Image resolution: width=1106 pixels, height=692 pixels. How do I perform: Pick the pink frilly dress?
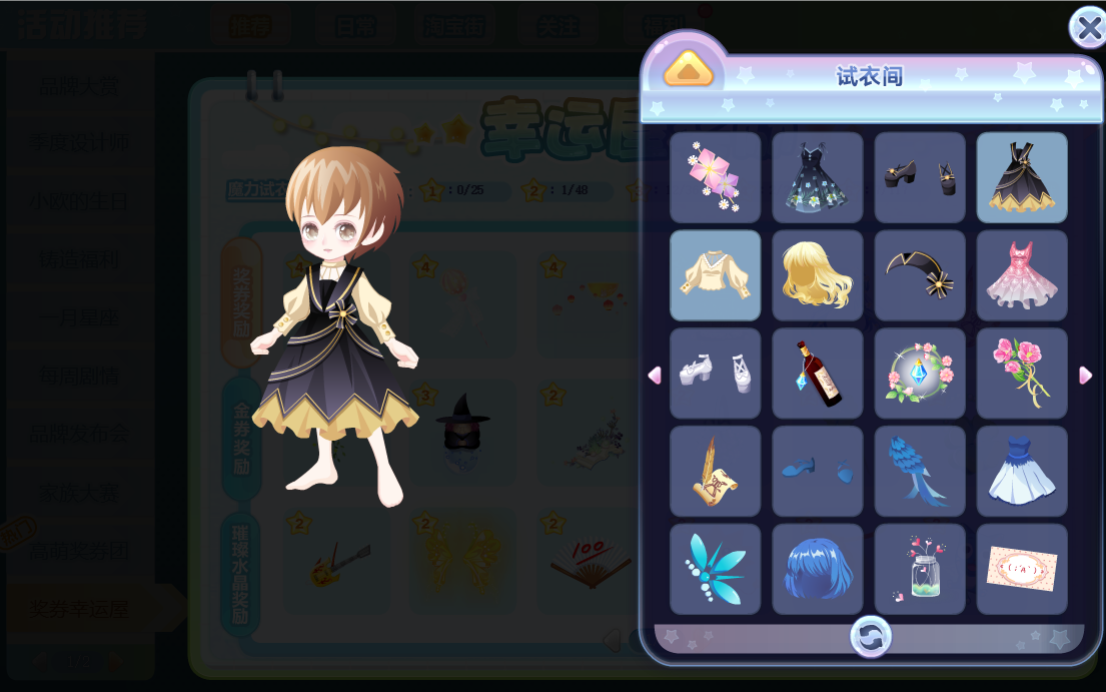click(x=1022, y=275)
